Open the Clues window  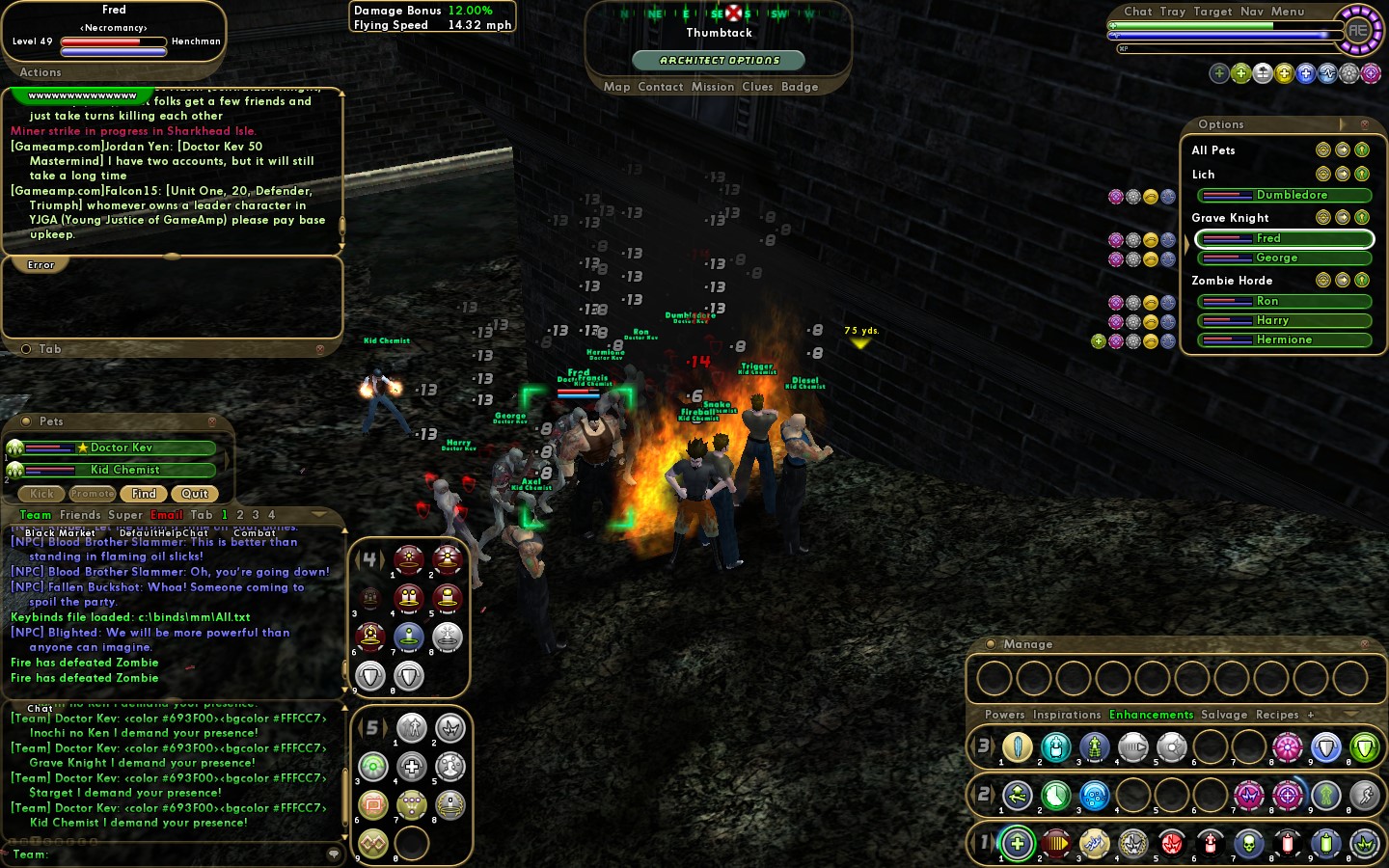click(x=757, y=87)
